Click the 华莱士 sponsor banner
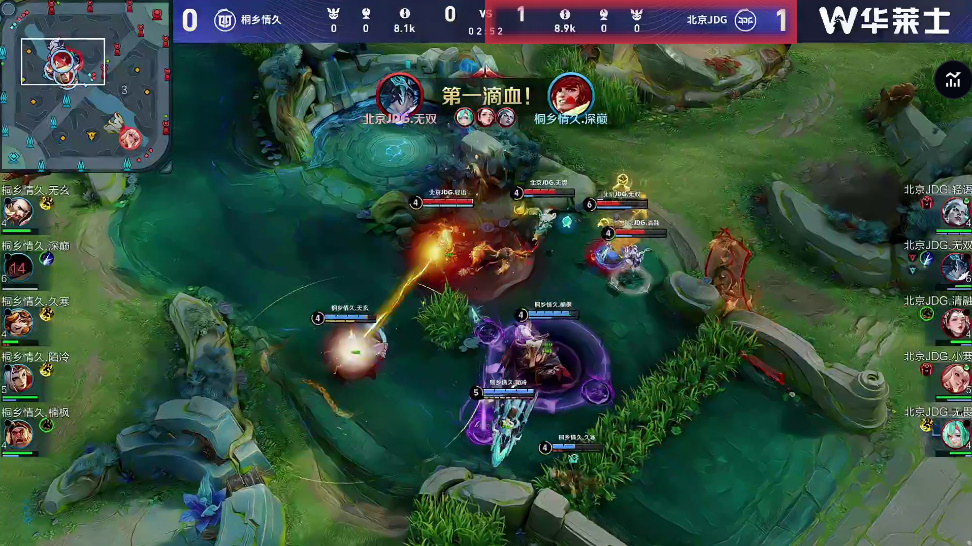Screen dimensions: 972x546 pos(884,20)
